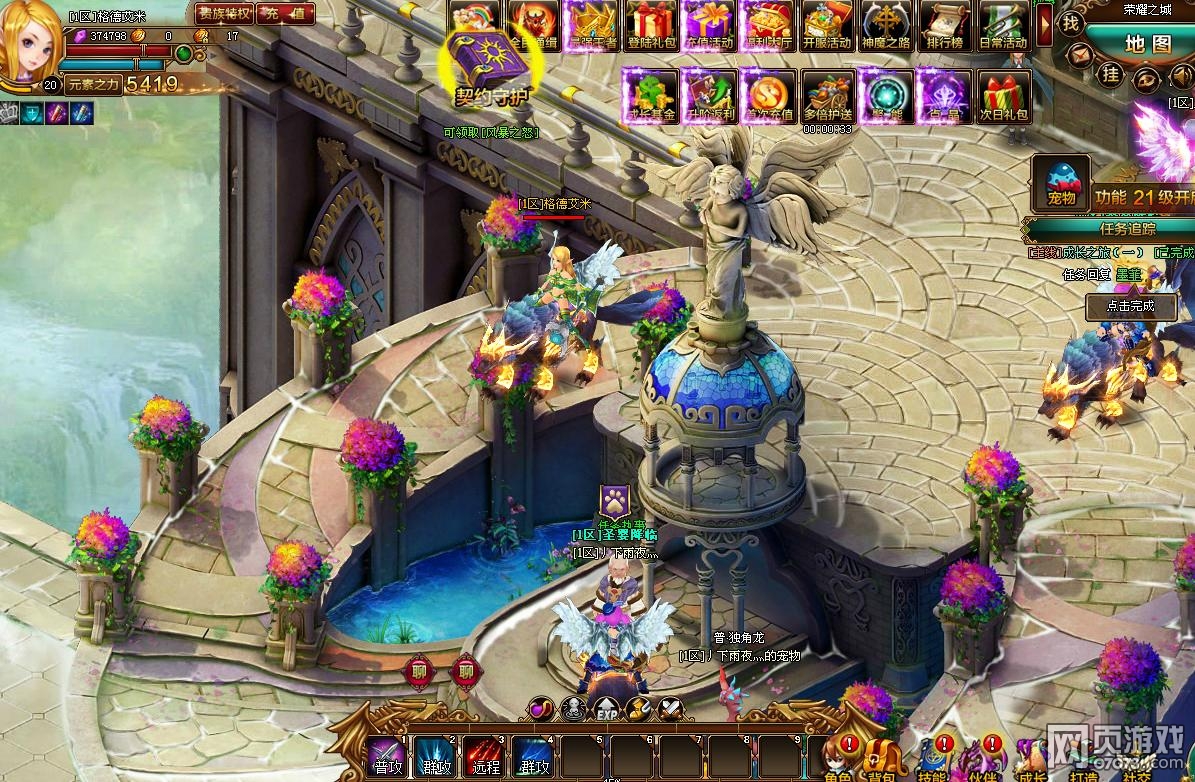This screenshot has height=782, width=1195.
Task: Open the 登陆礼包 login gift icon
Action: click(x=651, y=25)
